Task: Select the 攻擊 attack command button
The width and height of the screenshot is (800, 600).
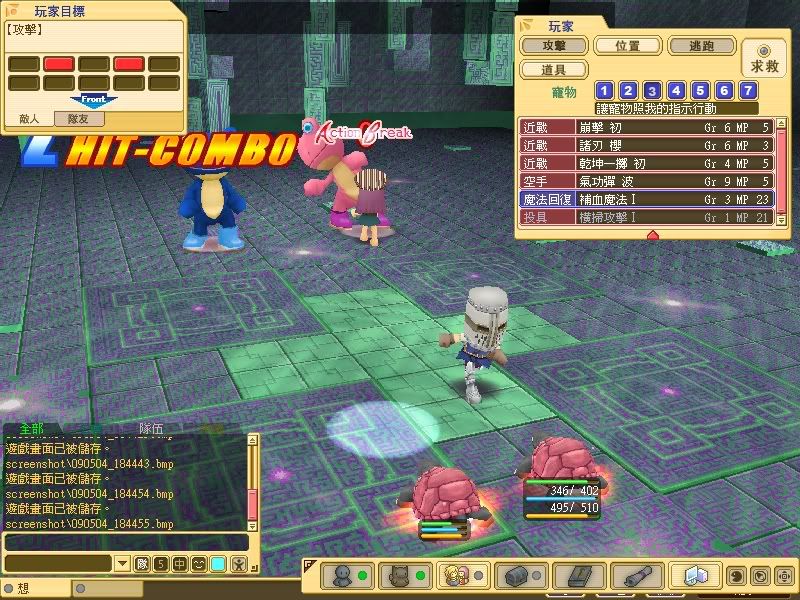Action: tap(552, 46)
